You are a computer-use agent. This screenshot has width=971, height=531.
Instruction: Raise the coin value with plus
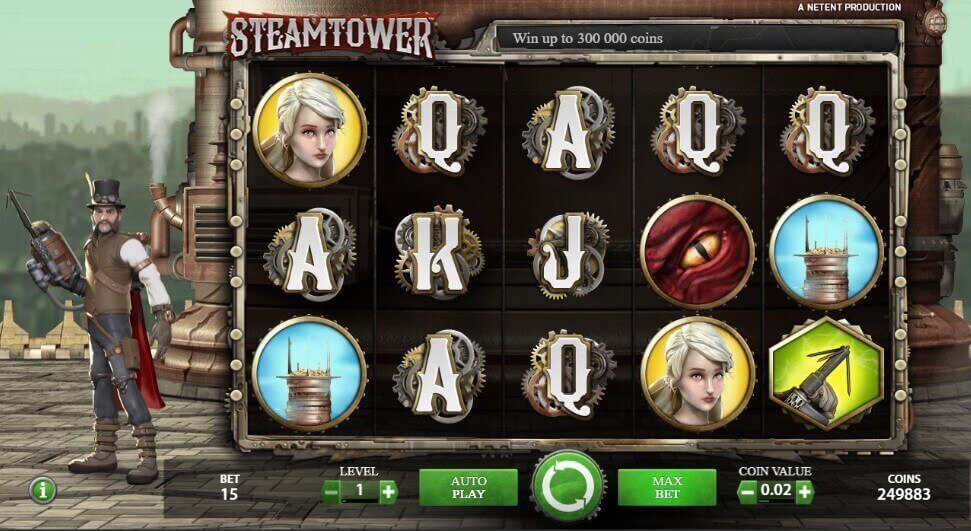pyautogui.click(x=804, y=491)
